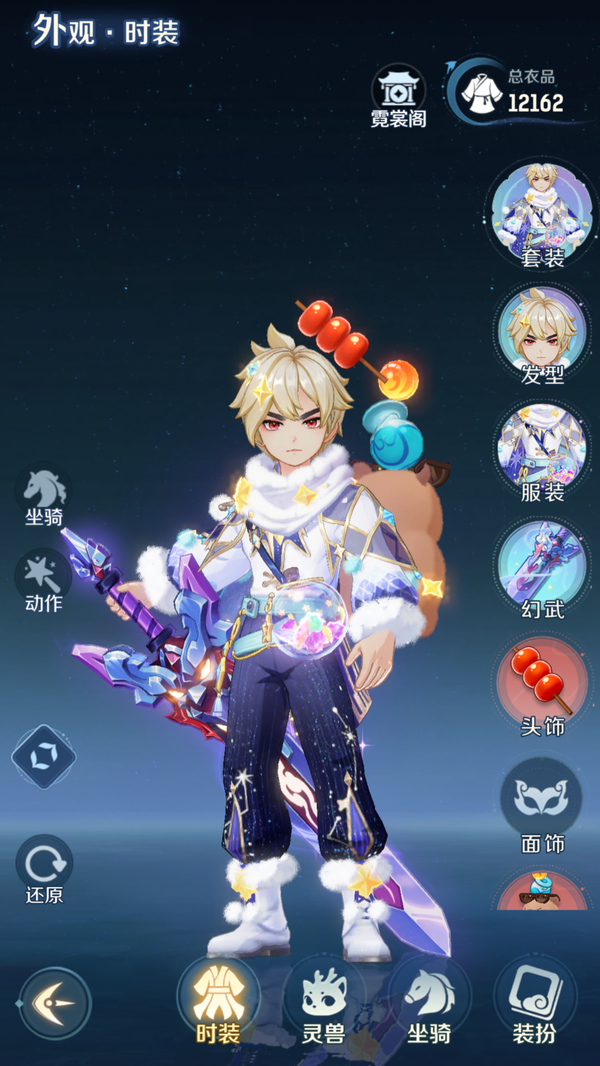Open the 幻武 weapon skin category
Viewport: 600px width, 1066px height.
pos(542,566)
